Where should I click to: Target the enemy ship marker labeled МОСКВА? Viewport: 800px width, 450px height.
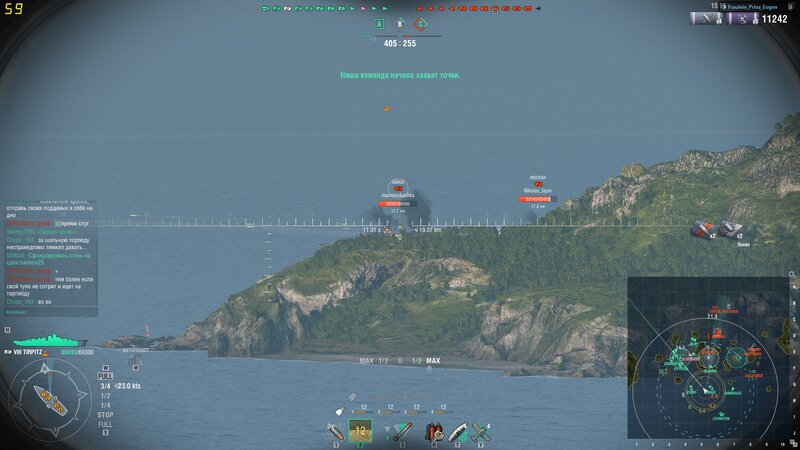[538, 184]
